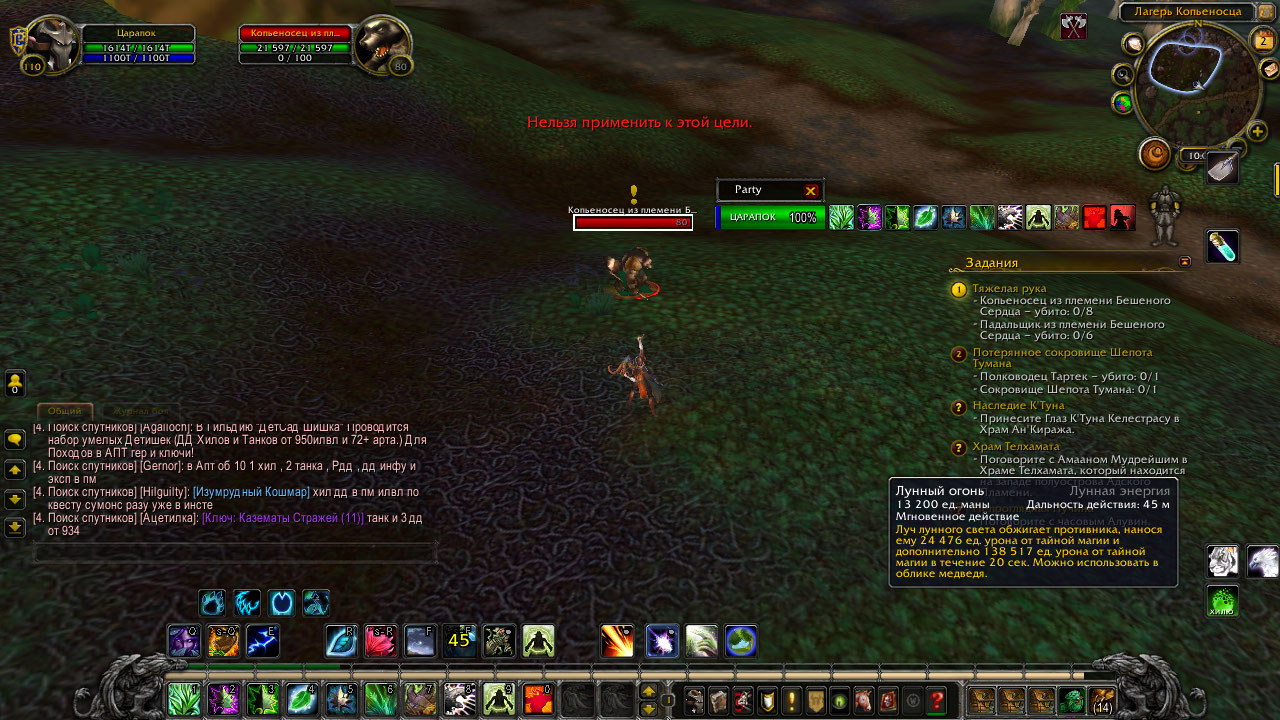Zoom in the minimap with the plus button

[1258, 131]
